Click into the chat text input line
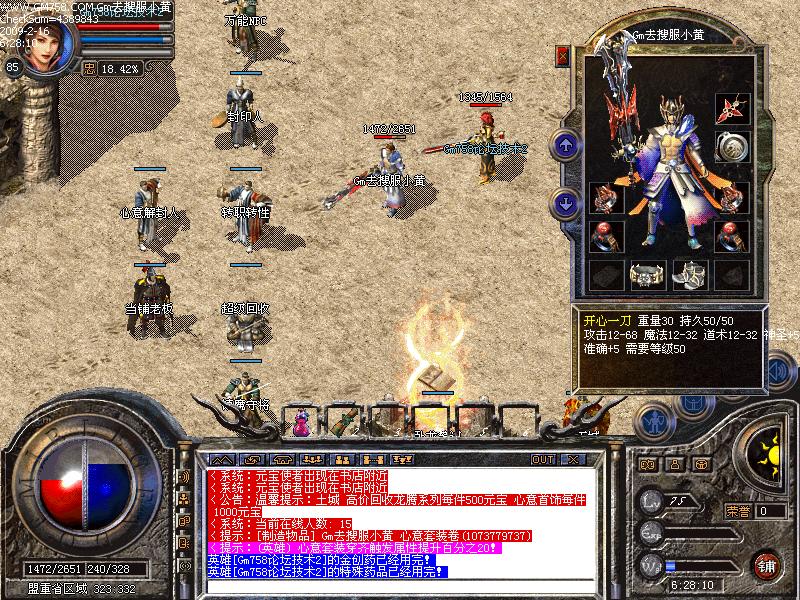 pyautogui.click(x=400, y=584)
